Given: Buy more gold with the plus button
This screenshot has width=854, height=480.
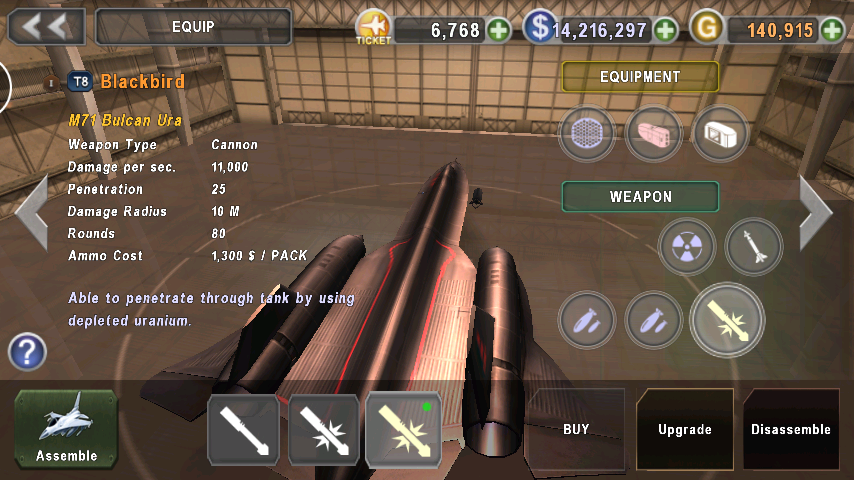Looking at the screenshot, I should coord(831,30).
